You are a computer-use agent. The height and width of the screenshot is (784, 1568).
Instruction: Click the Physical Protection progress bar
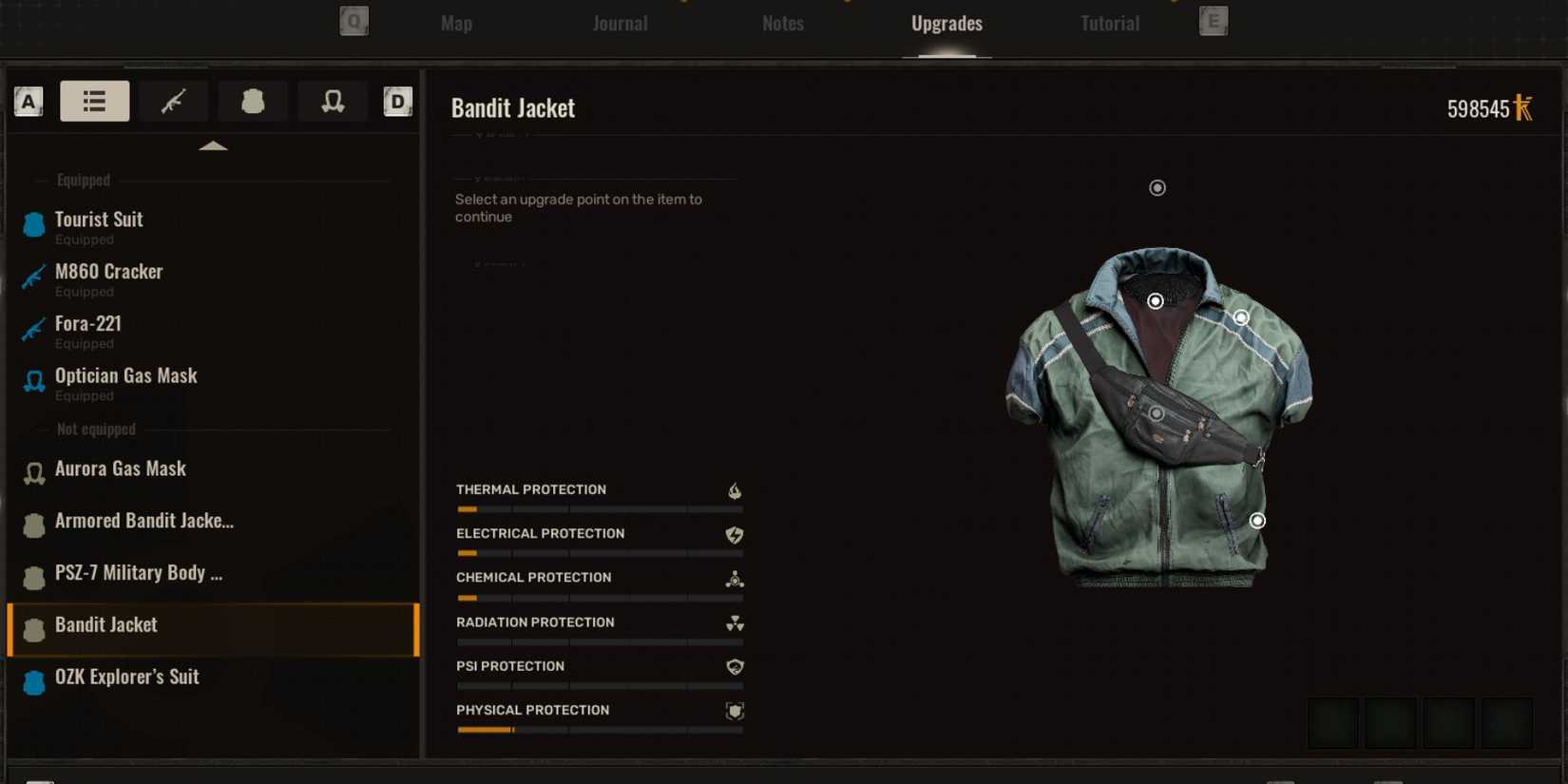coord(600,730)
